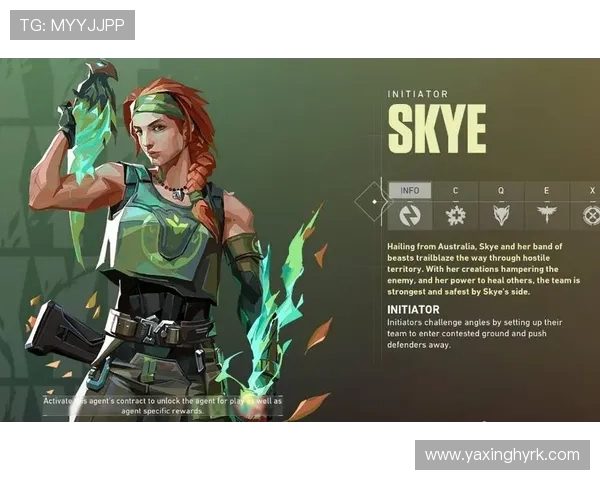Show the C ability with the flower icon
This screenshot has height=480, width=600.
pyautogui.click(x=456, y=214)
